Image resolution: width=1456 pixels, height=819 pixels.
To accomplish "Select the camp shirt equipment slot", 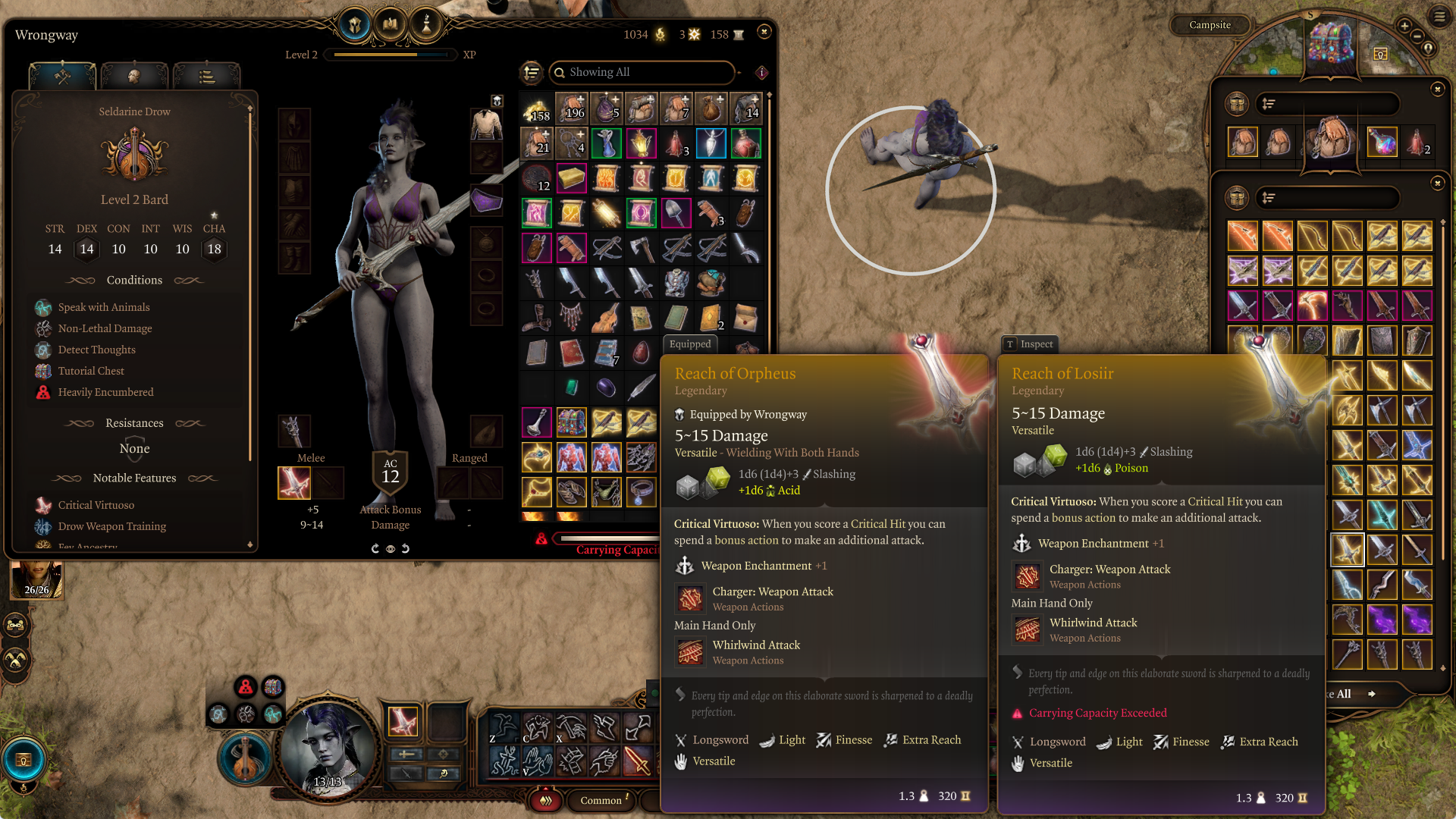I will 486,124.
